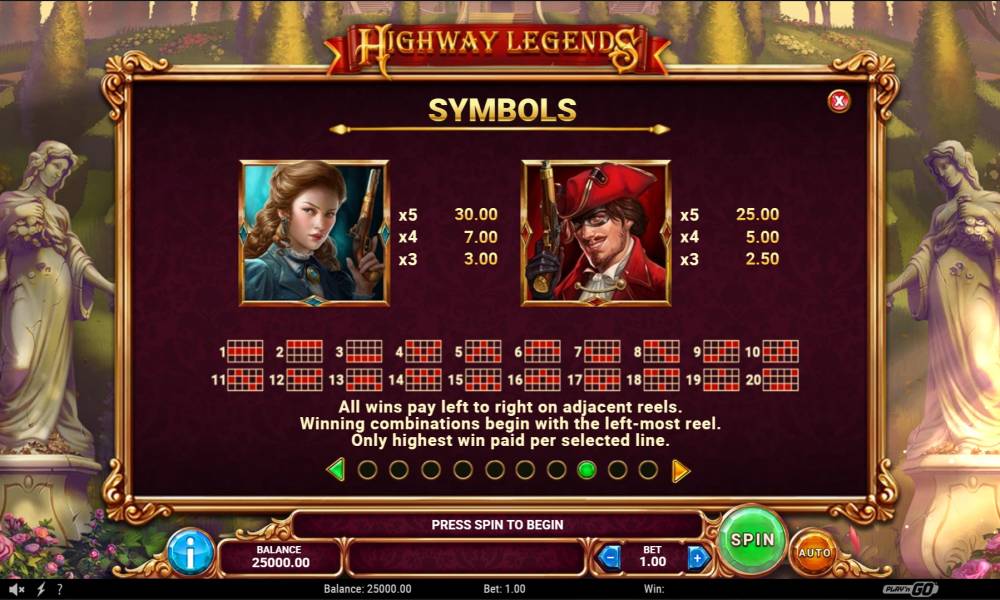The height and width of the screenshot is (600, 1000).
Task: Go to the previous paytable page
Action: click(336, 470)
